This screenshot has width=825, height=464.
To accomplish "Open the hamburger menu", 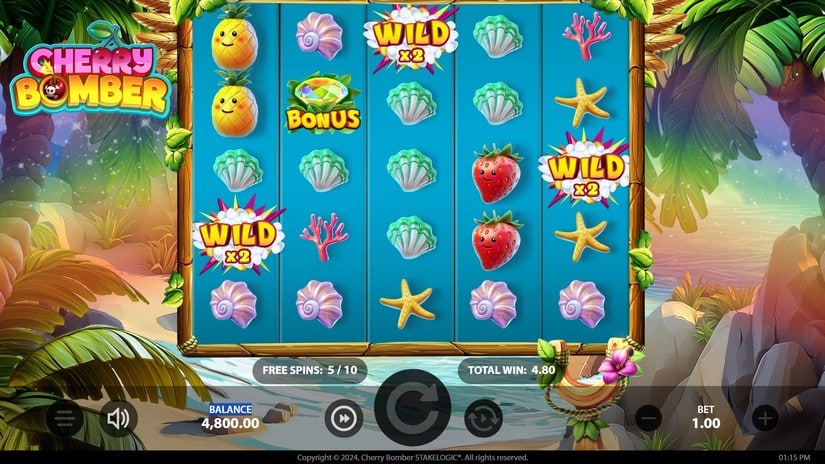I will click(x=64, y=417).
